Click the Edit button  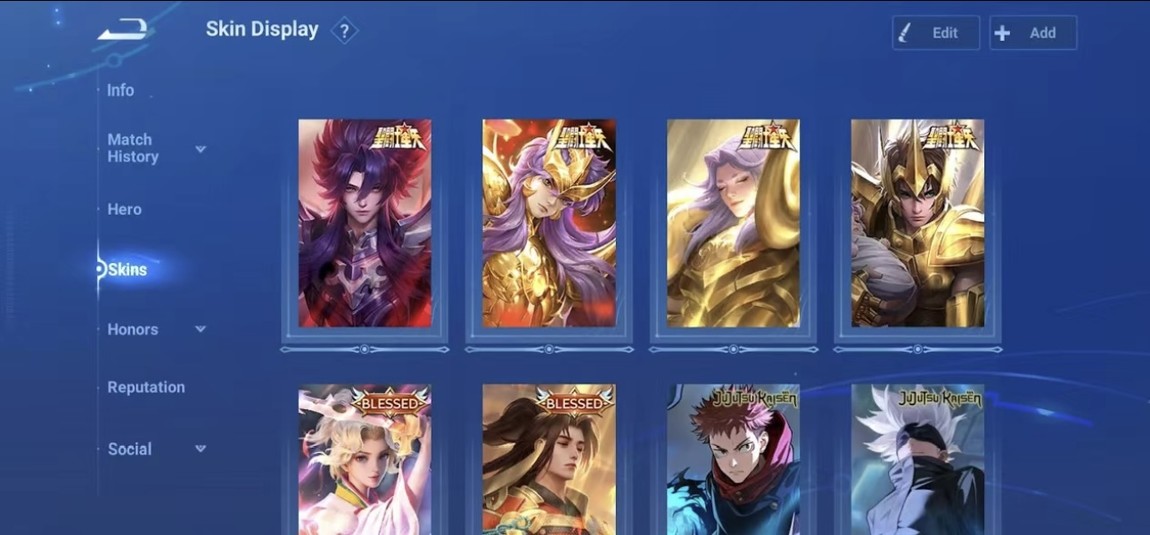[935, 33]
